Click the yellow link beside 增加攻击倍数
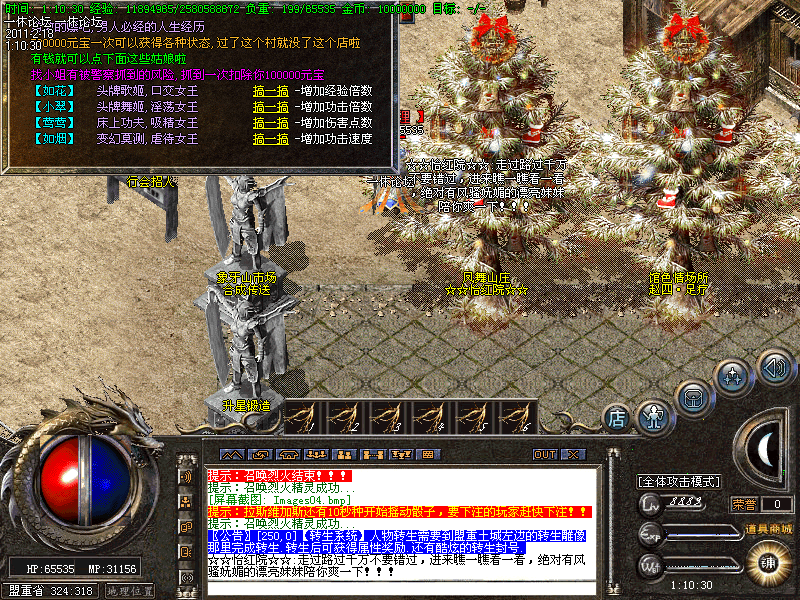The height and width of the screenshot is (600, 800). click(x=272, y=106)
